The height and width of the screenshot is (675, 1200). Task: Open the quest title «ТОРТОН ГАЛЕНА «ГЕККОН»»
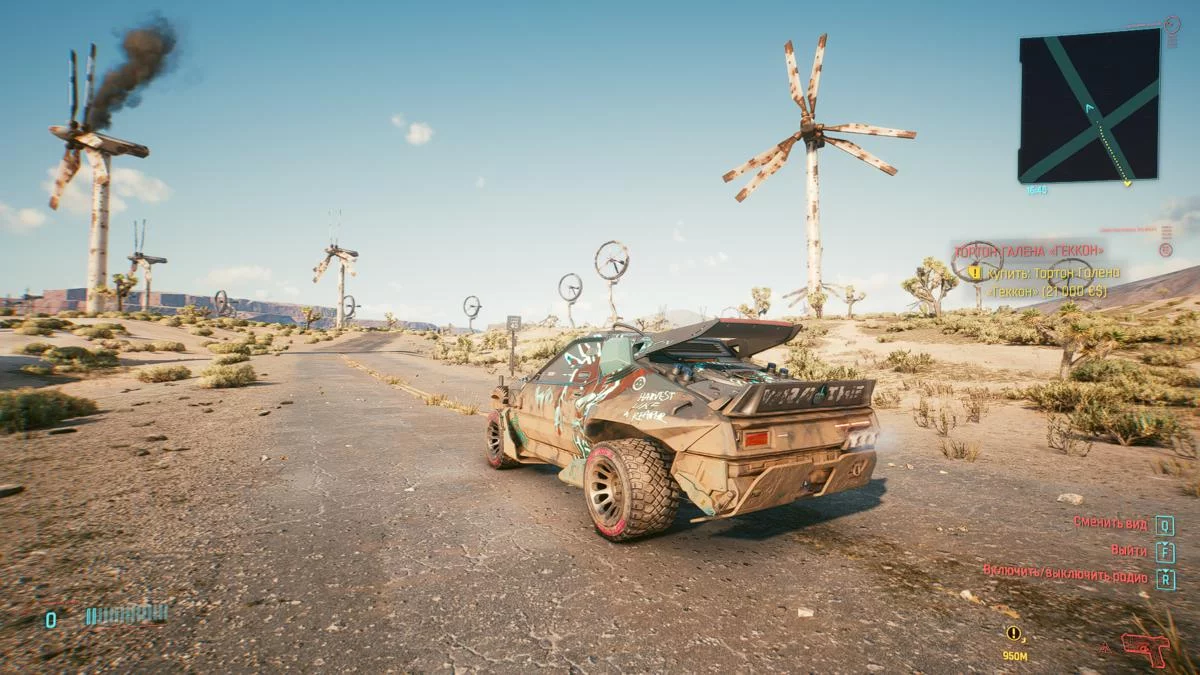pyautogui.click(x=1029, y=250)
